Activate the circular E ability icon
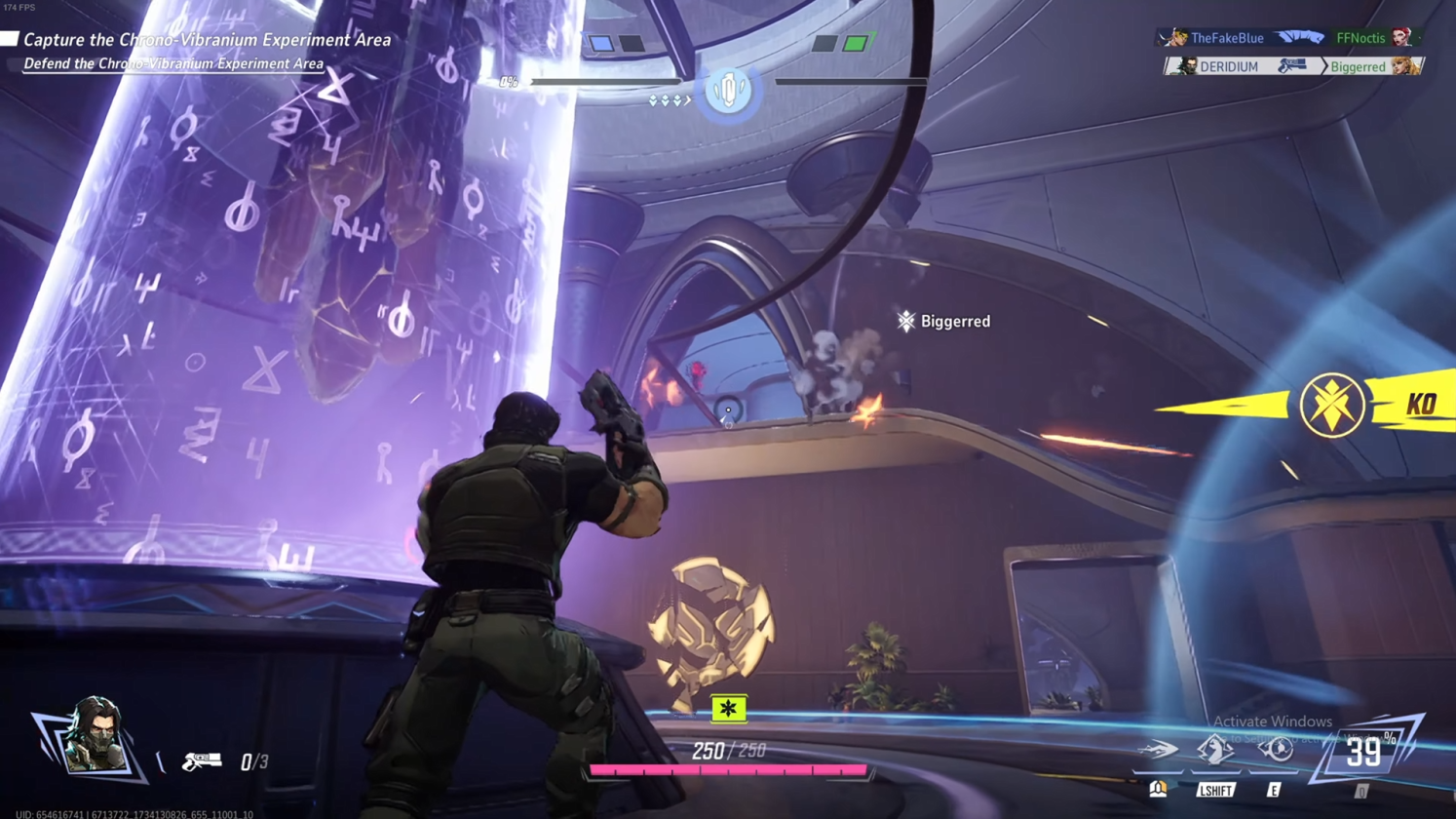Screen dimensions: 1456x819 point(1275,749)
